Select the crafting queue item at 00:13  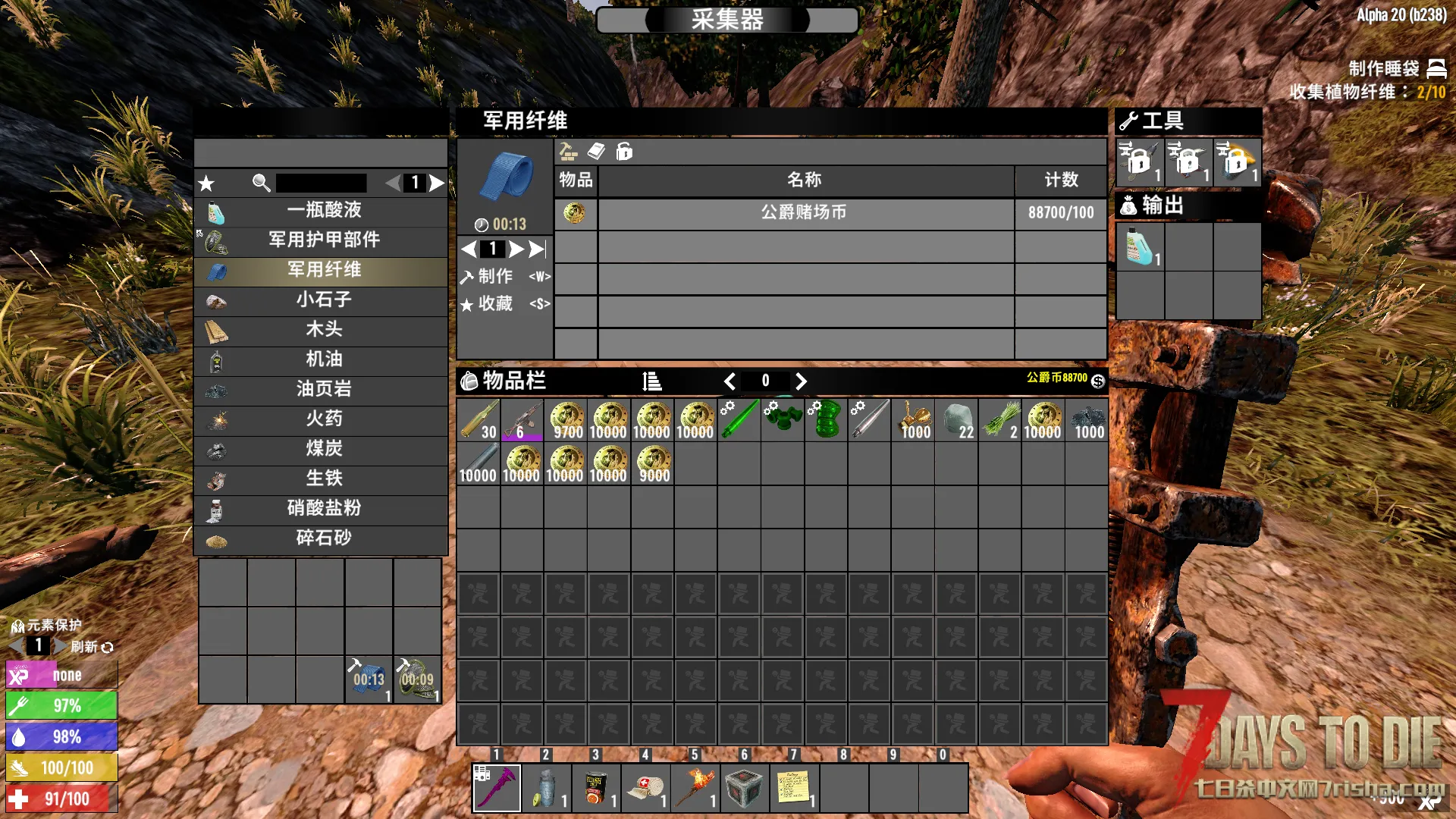tap(369, 679)
